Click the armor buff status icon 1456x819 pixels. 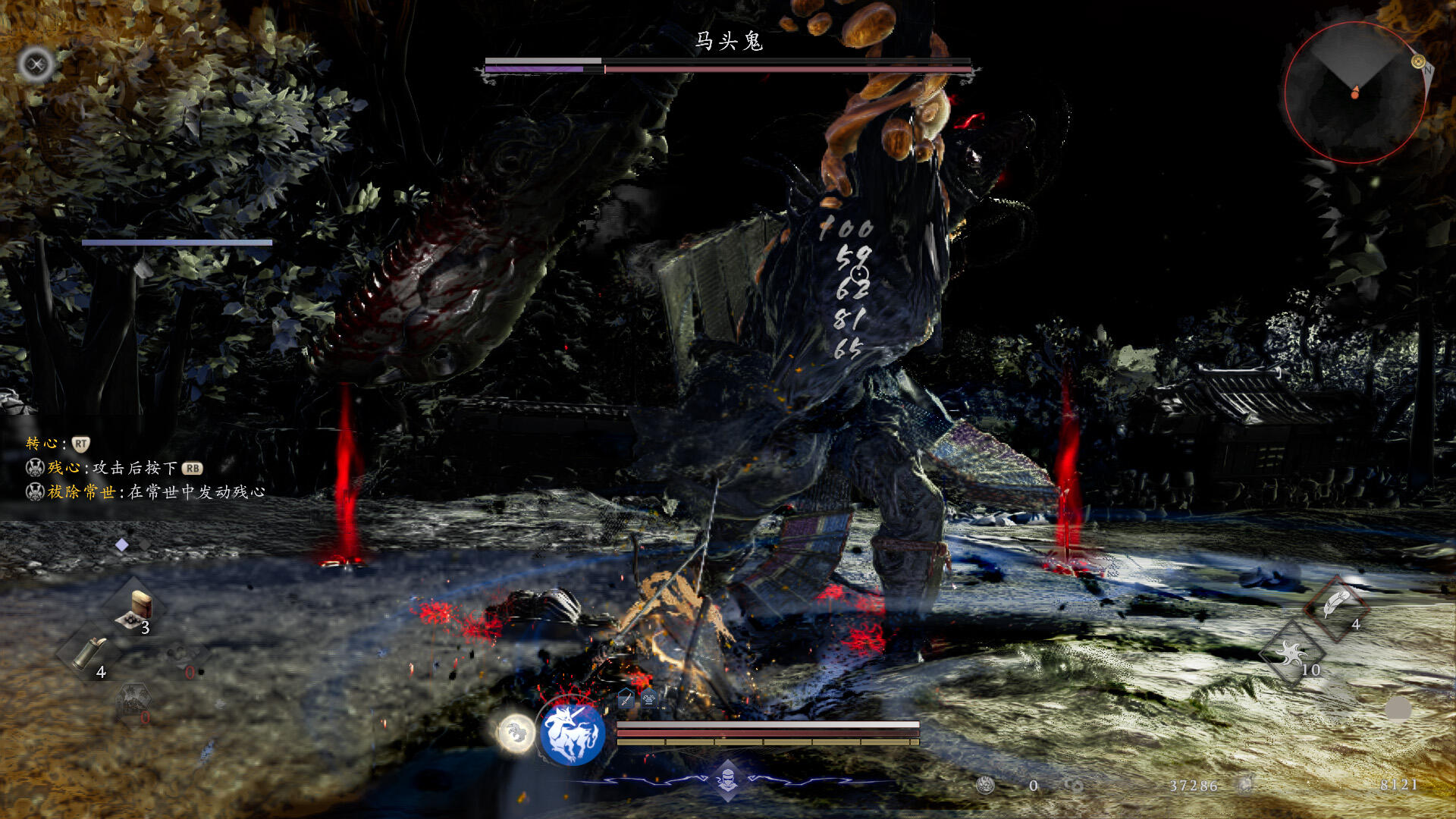point(649,698)
